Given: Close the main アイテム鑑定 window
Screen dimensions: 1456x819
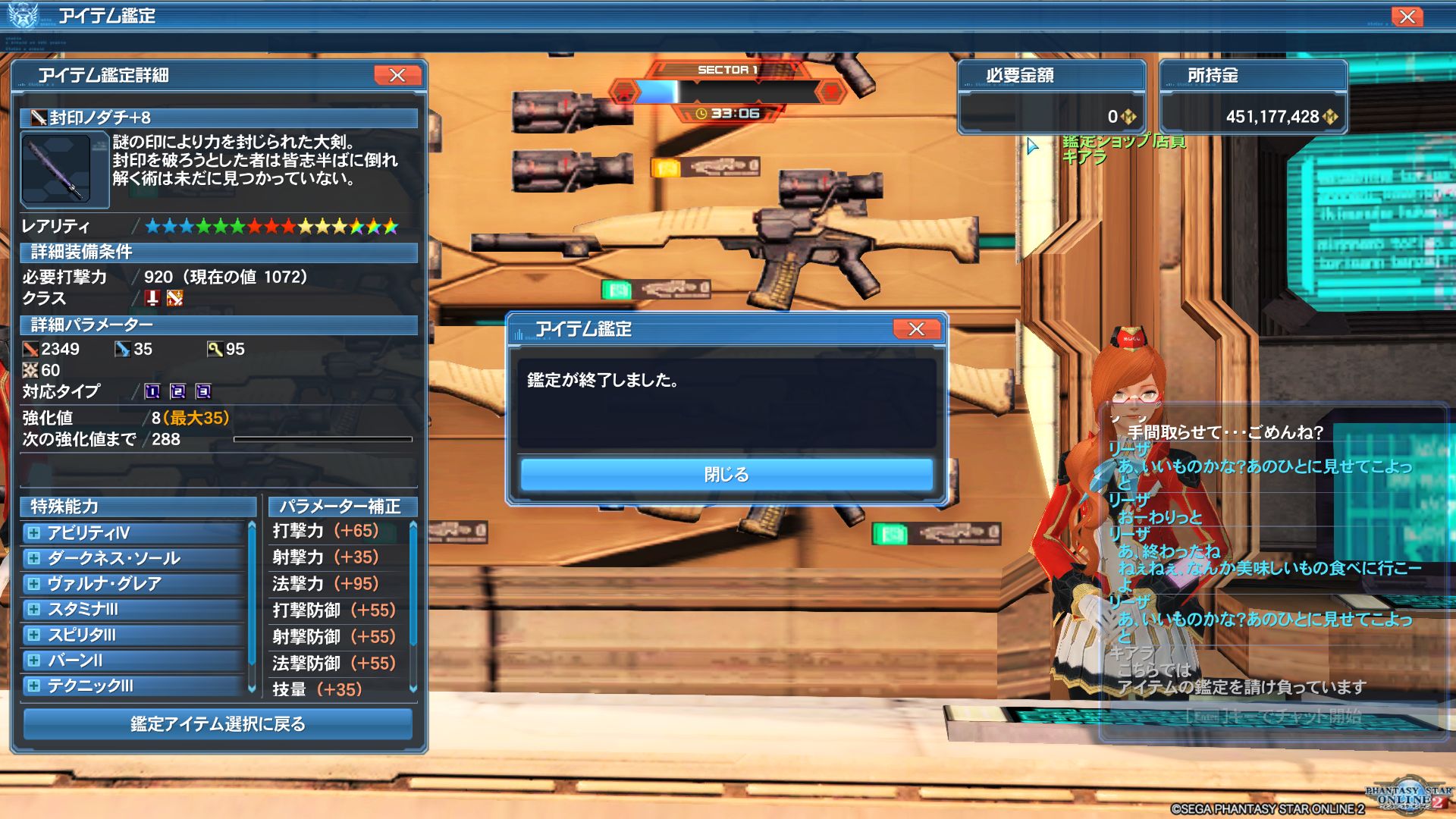Looking at the screenshot, I should pyautogui.click(x=1407, y=17).
